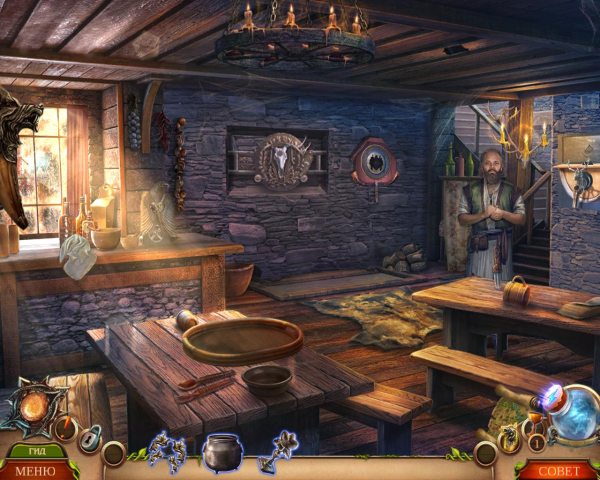Click the blue crystal hint orb
This screenshot has height=480, width=600.
575,412
